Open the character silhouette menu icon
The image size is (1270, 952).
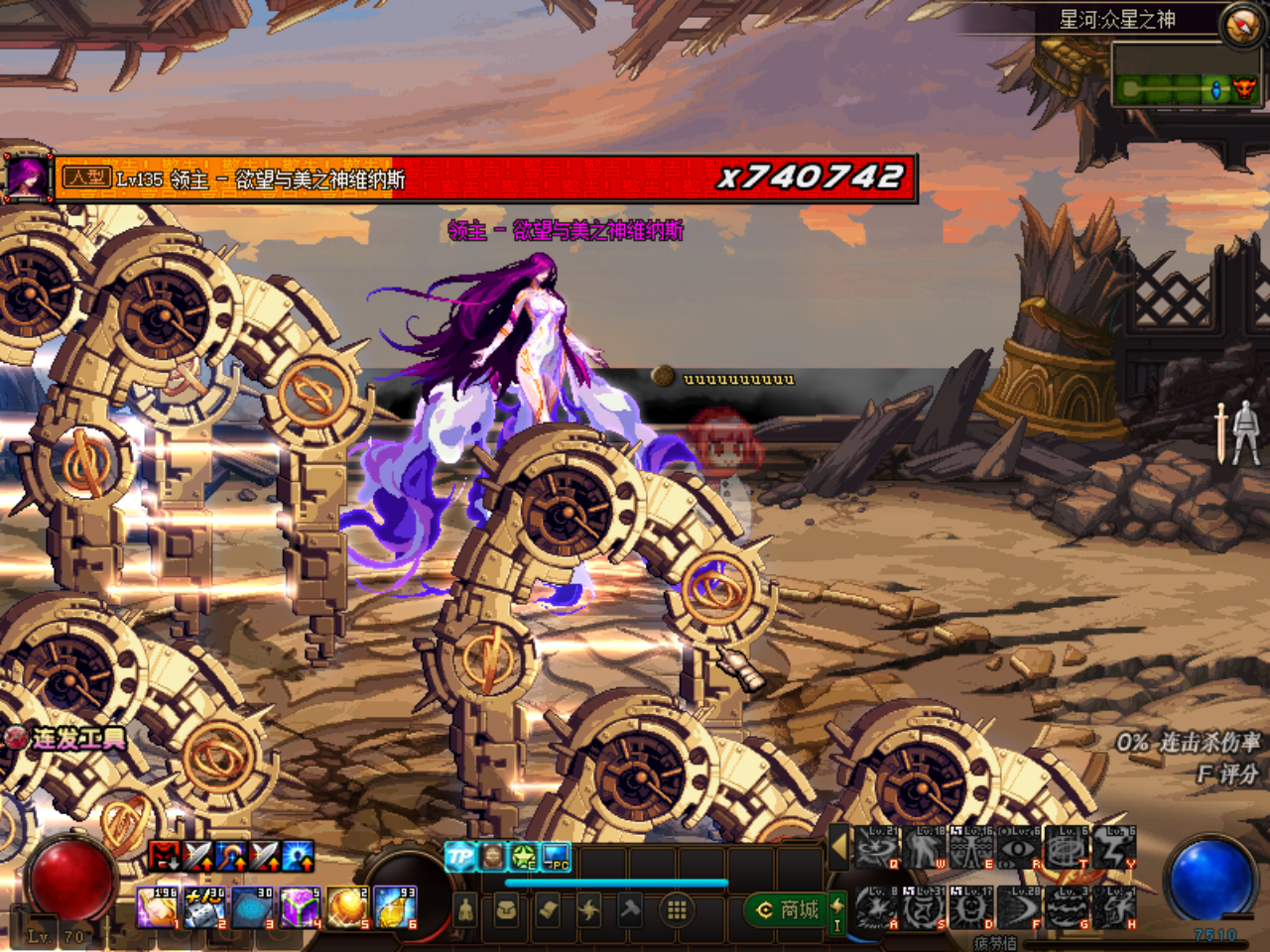coord(465,909)
